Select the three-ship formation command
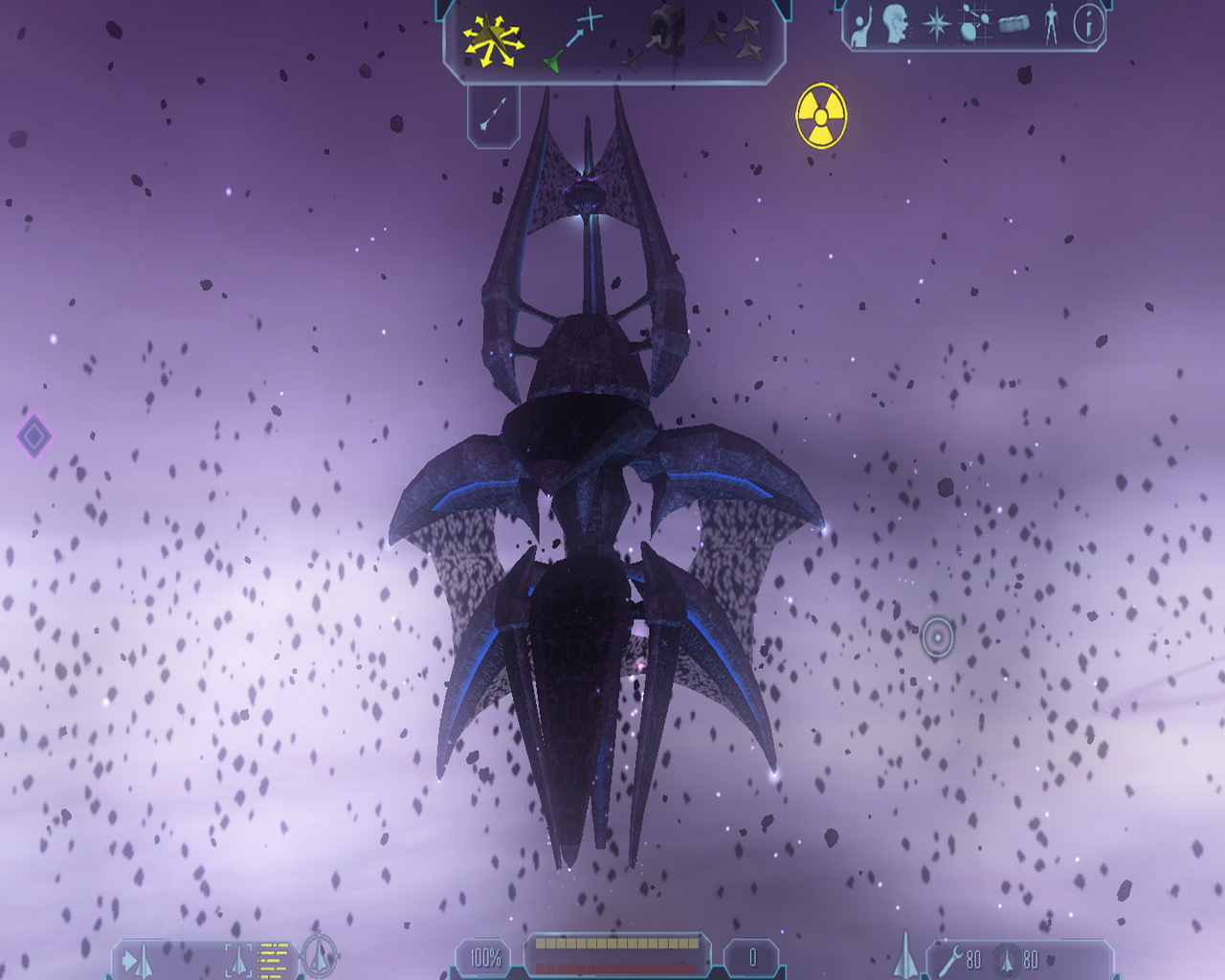Screen dimensions: 1225x980 [x=733, y=36]
